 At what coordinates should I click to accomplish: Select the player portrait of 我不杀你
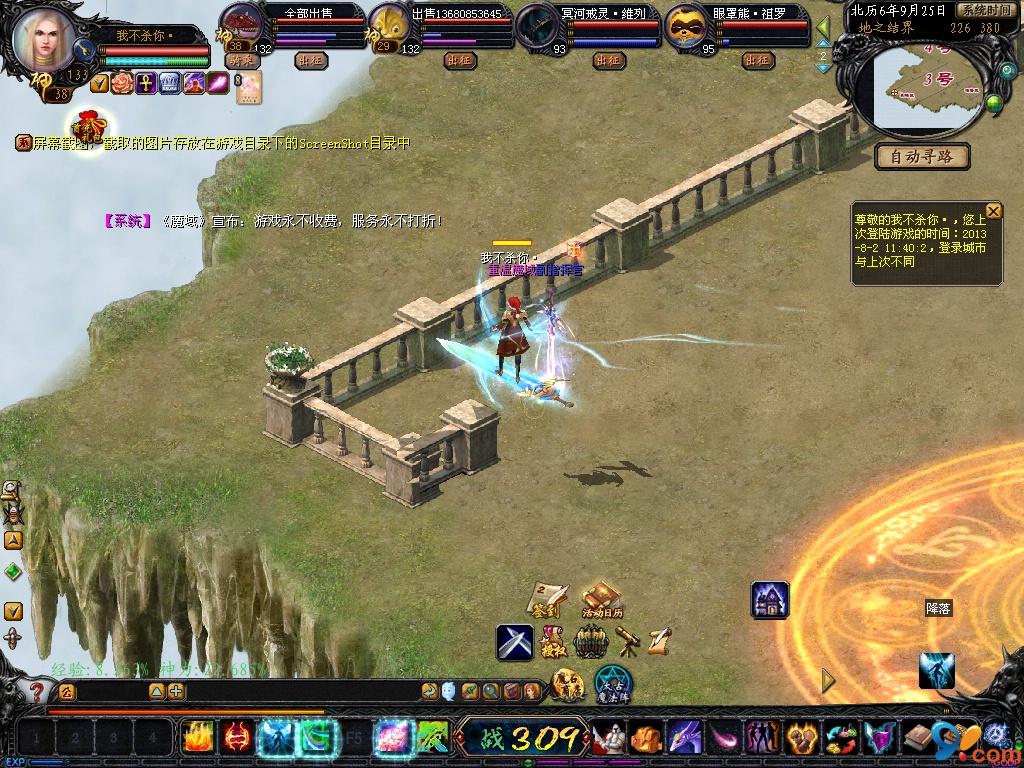[45, 38]
